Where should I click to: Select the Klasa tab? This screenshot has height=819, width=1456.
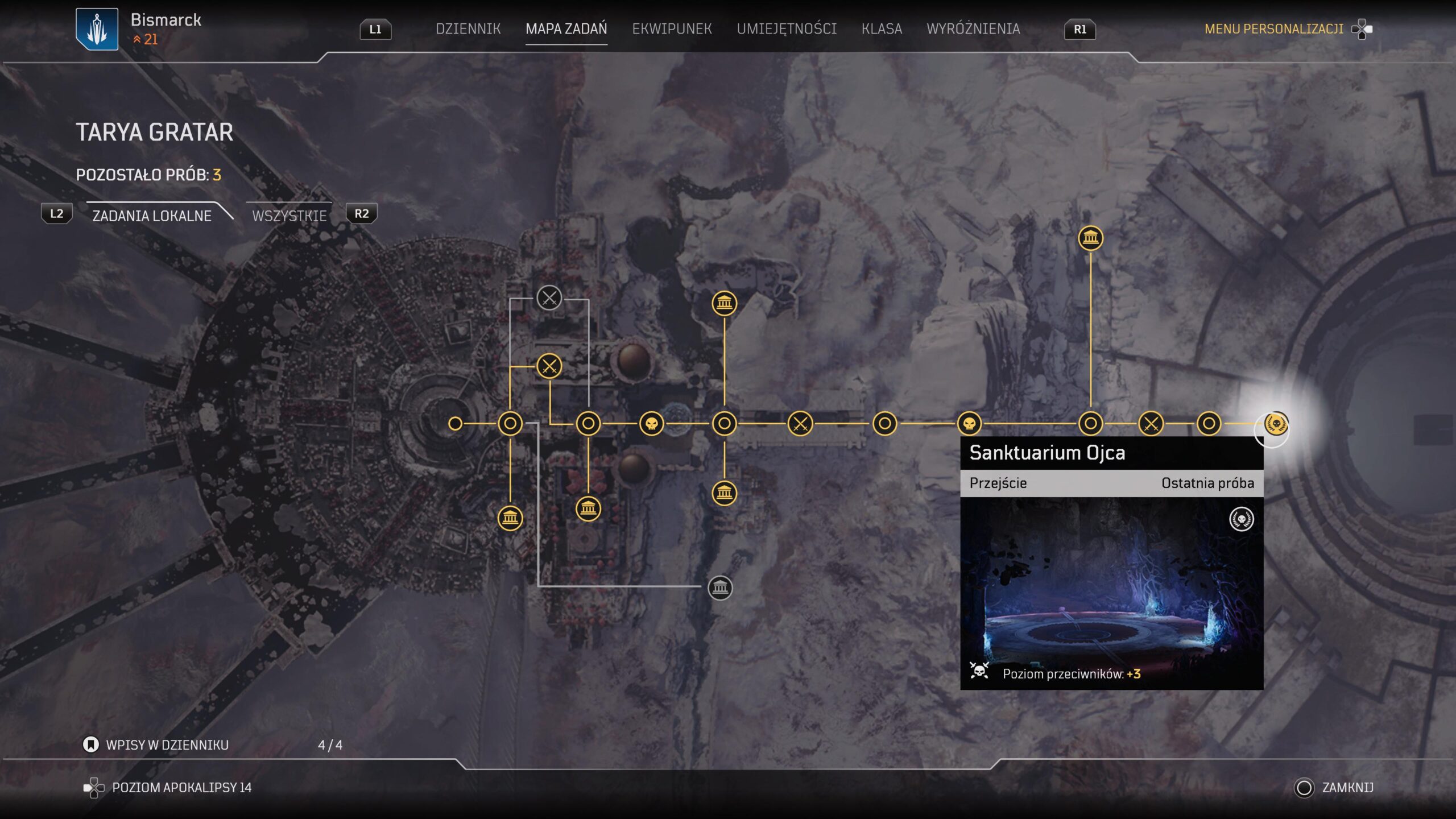click(882, 28)
